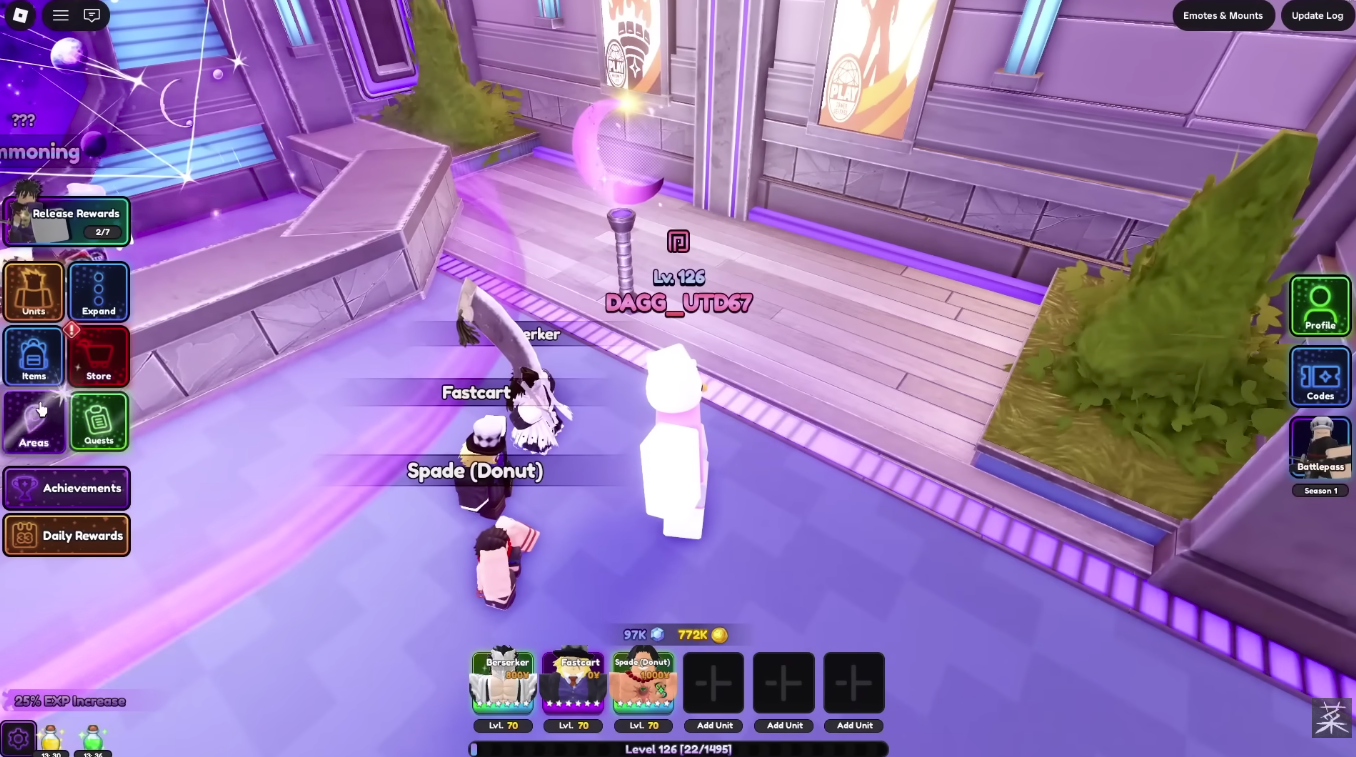Open the Units panel
Screen dimensions: 1356x757
point(33,292)
